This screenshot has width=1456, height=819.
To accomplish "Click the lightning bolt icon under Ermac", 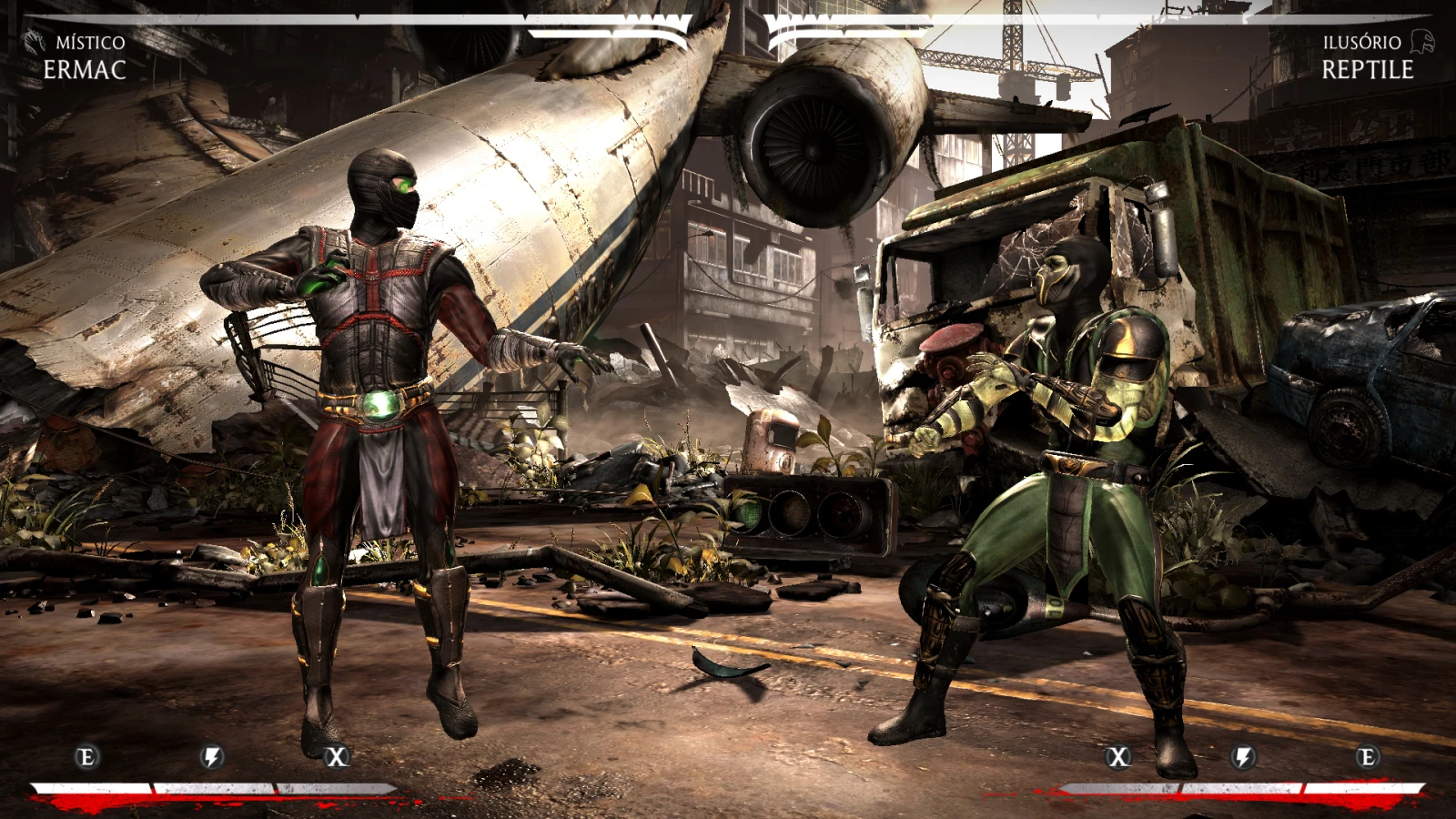I will point(211,756).
